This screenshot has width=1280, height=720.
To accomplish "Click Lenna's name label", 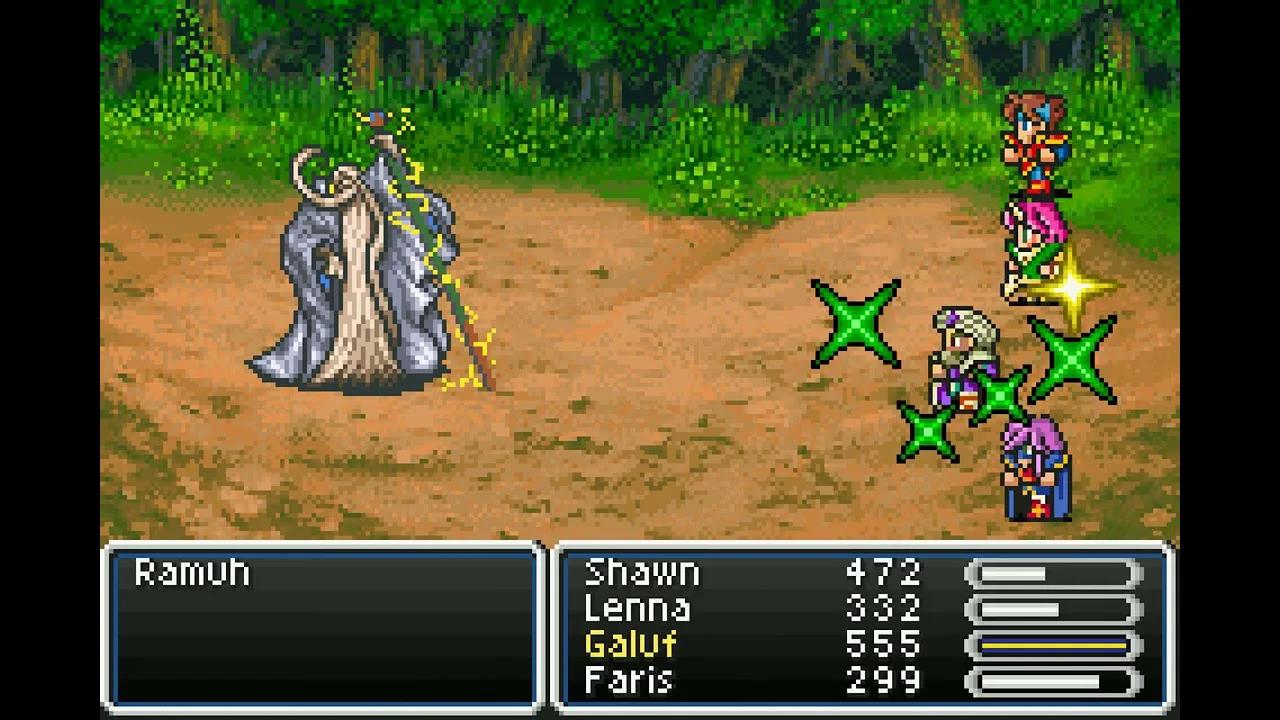I will pyautogui.click(x=638, y=608).
